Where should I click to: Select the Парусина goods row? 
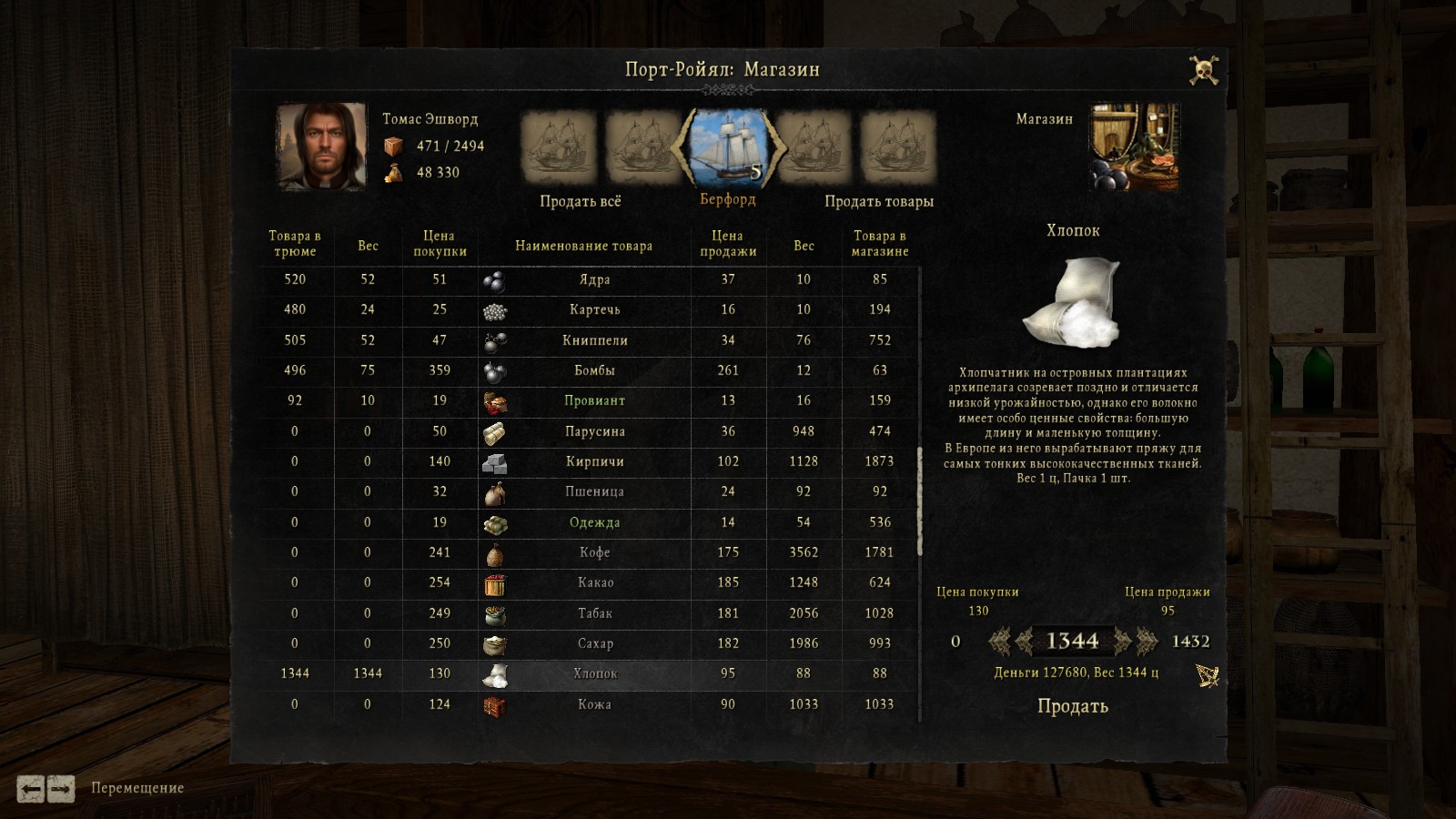[x=594, y=431]
